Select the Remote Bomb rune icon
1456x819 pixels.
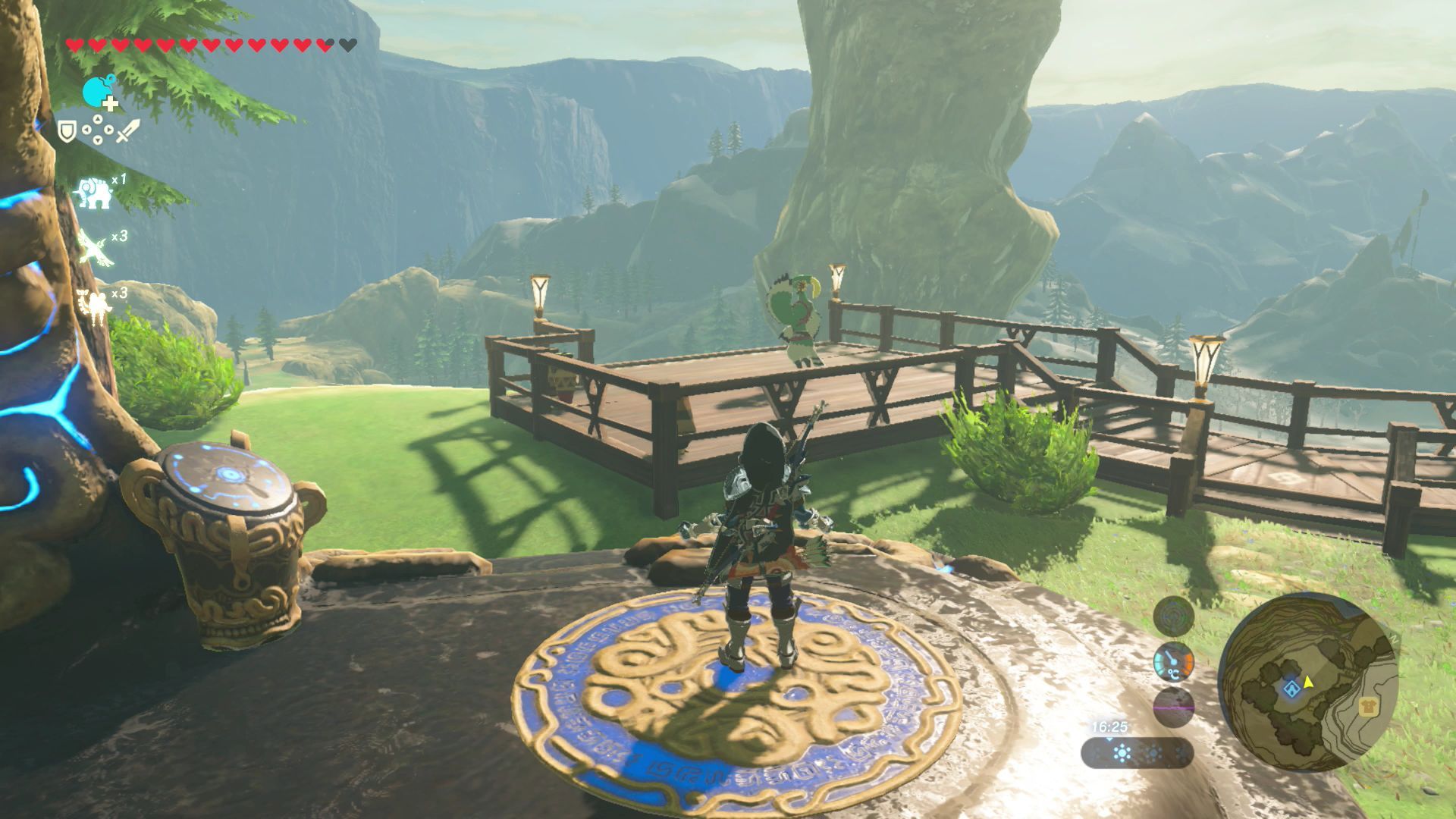(98, 92)
